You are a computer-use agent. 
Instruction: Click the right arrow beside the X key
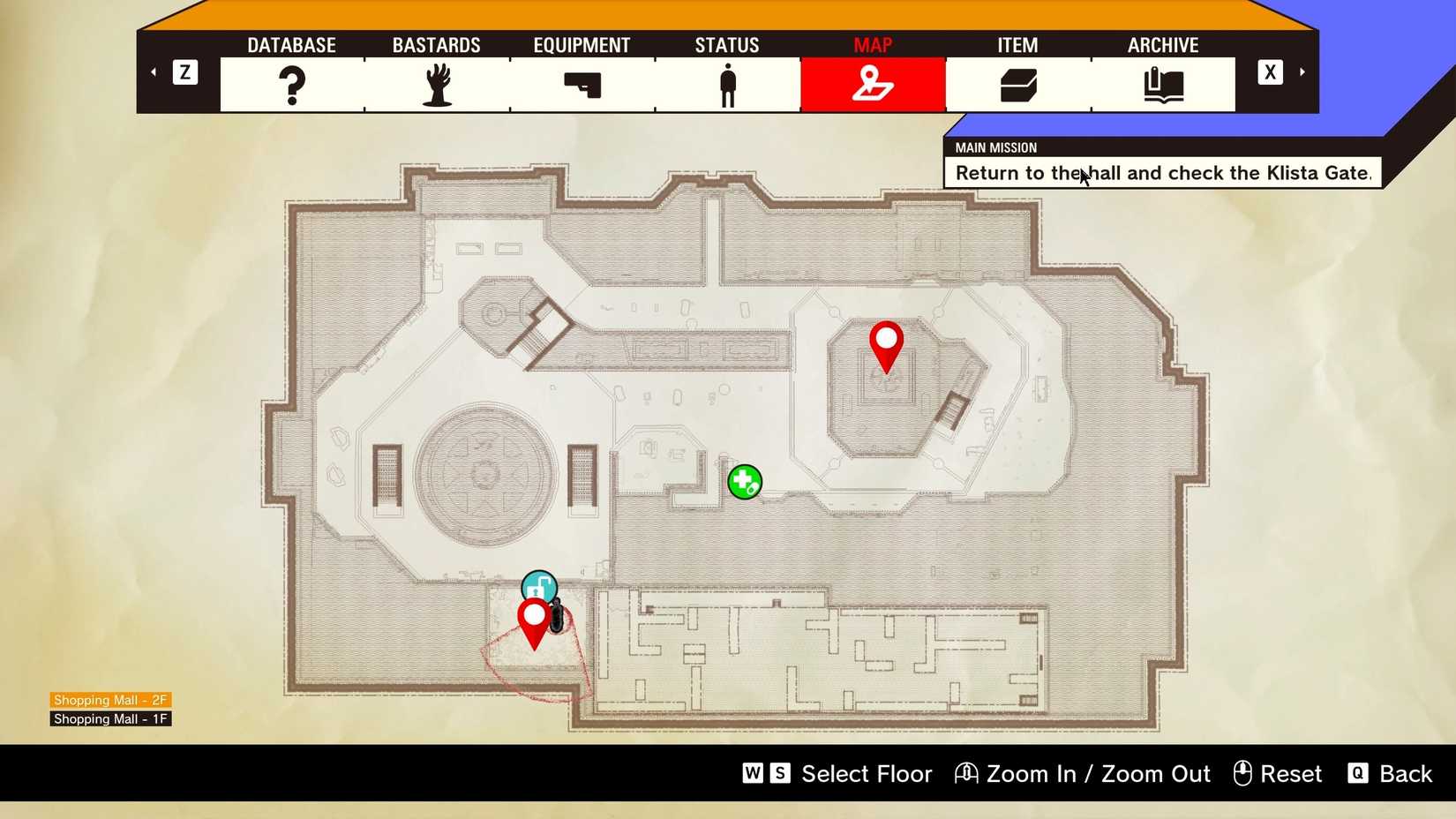[x=1302, y=71]
